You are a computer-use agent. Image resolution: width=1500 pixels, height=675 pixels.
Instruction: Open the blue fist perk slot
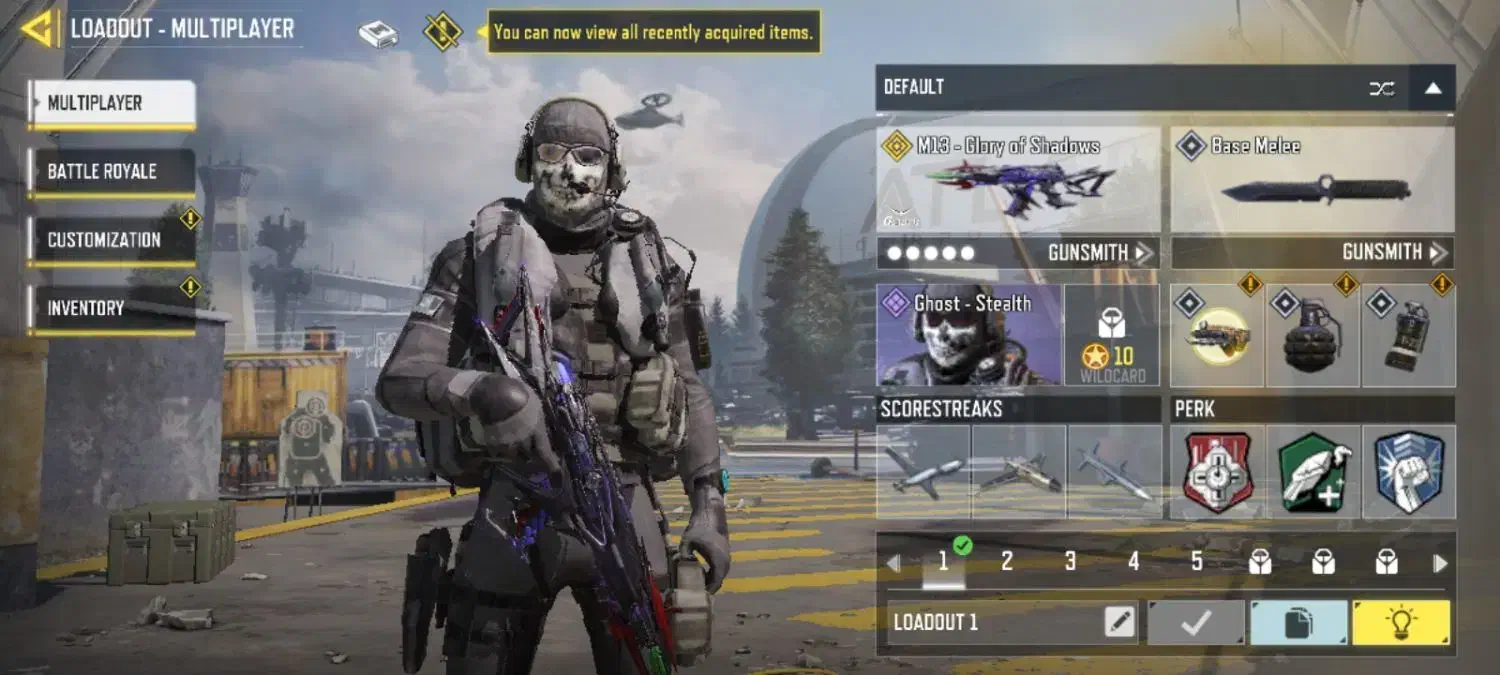coord(1408,472)
